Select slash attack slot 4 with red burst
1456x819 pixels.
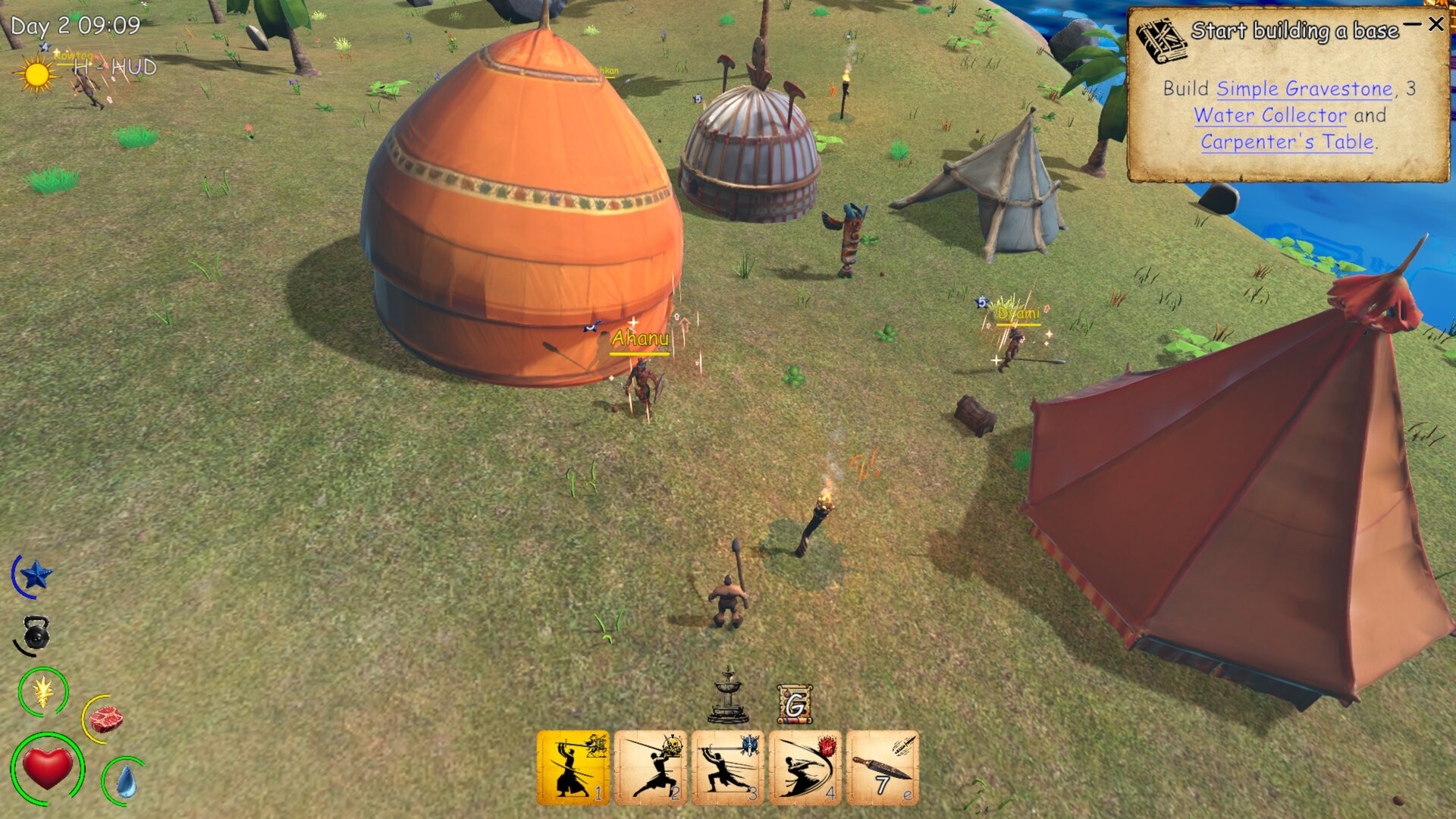point(805,767)
